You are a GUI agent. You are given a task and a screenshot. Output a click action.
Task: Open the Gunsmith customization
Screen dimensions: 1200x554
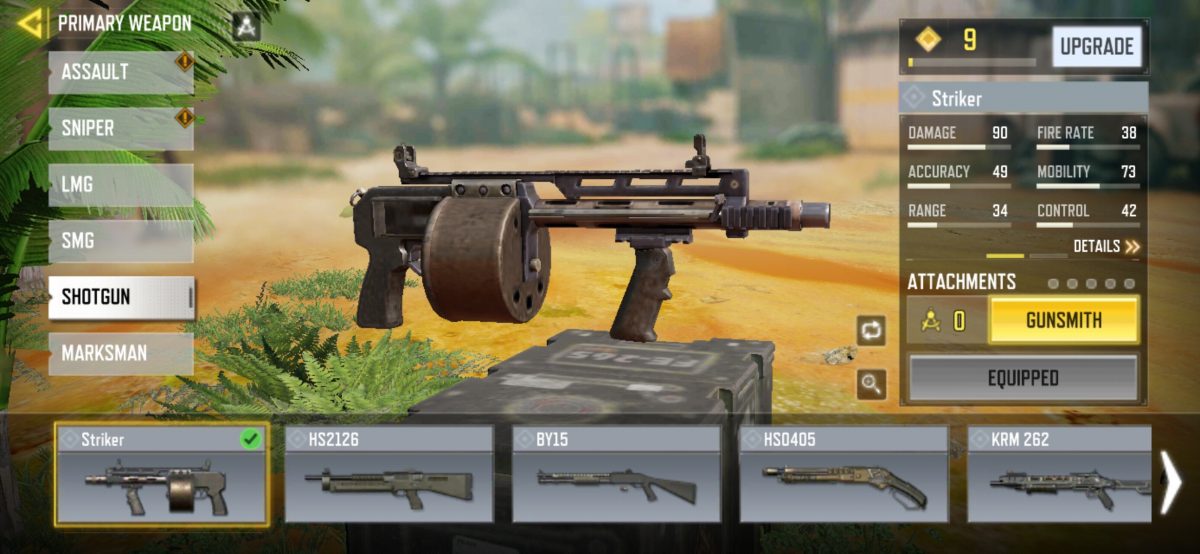(1063, 321)
